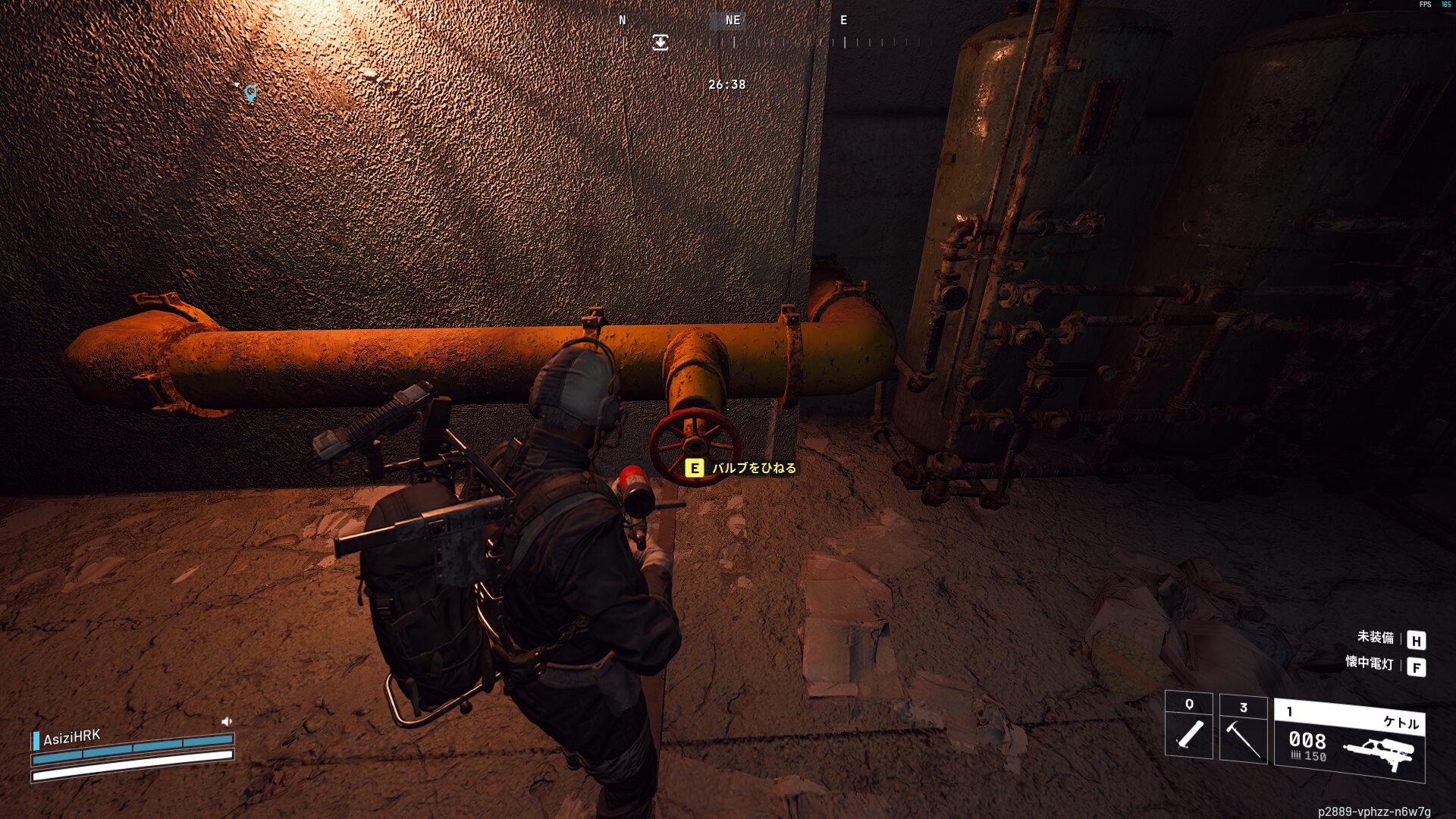Click the speaker icon beside AsiziHRK
The width and height of the screenshot is (1456, 819).
point(226,721)
